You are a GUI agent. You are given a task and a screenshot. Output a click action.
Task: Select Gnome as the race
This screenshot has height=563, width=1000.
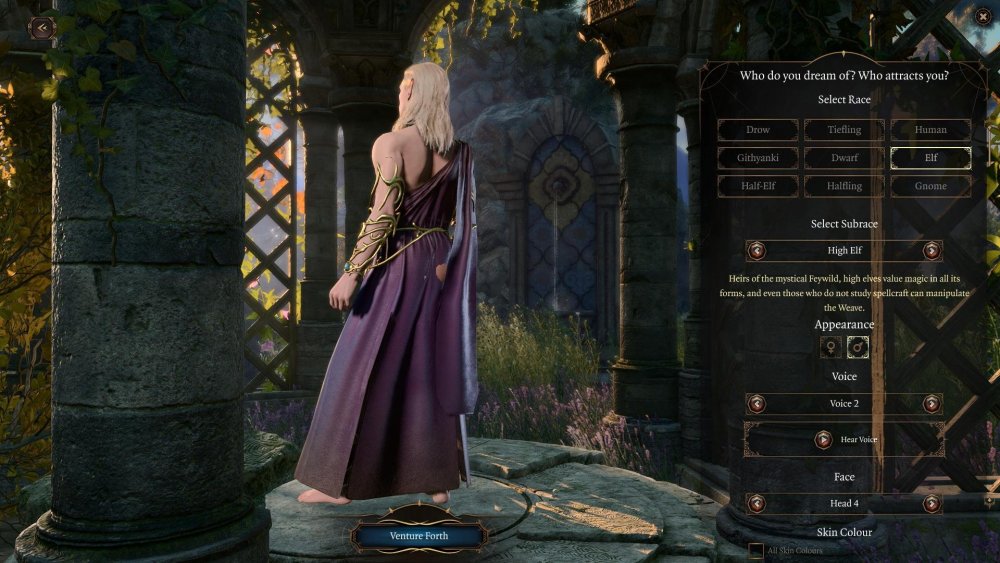tap(931, 186)
